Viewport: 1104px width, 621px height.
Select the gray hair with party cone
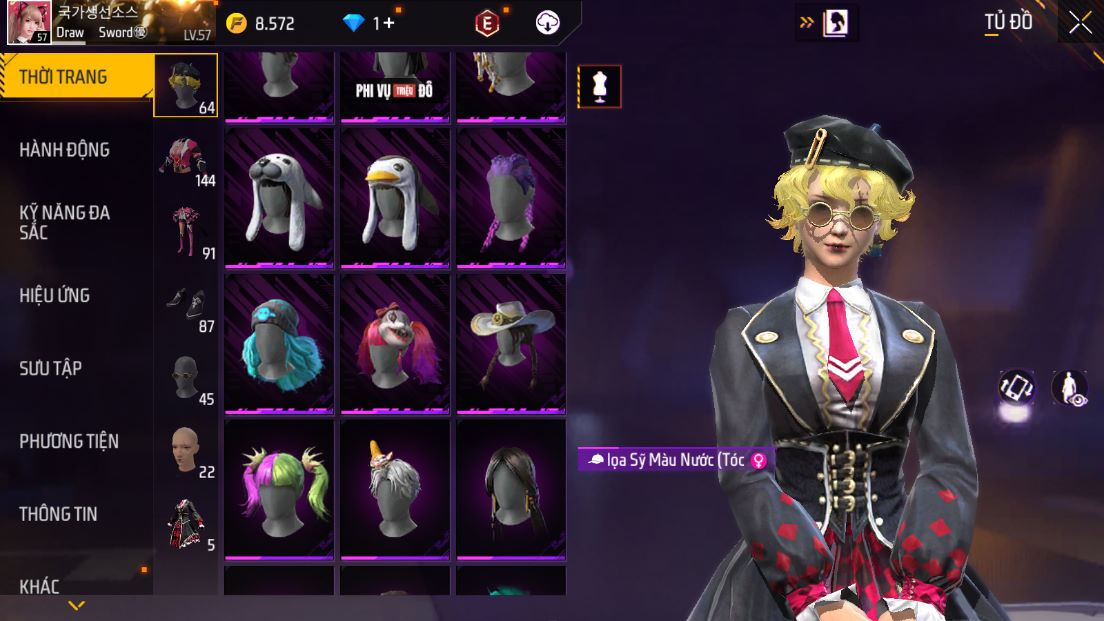coord(396,490)
